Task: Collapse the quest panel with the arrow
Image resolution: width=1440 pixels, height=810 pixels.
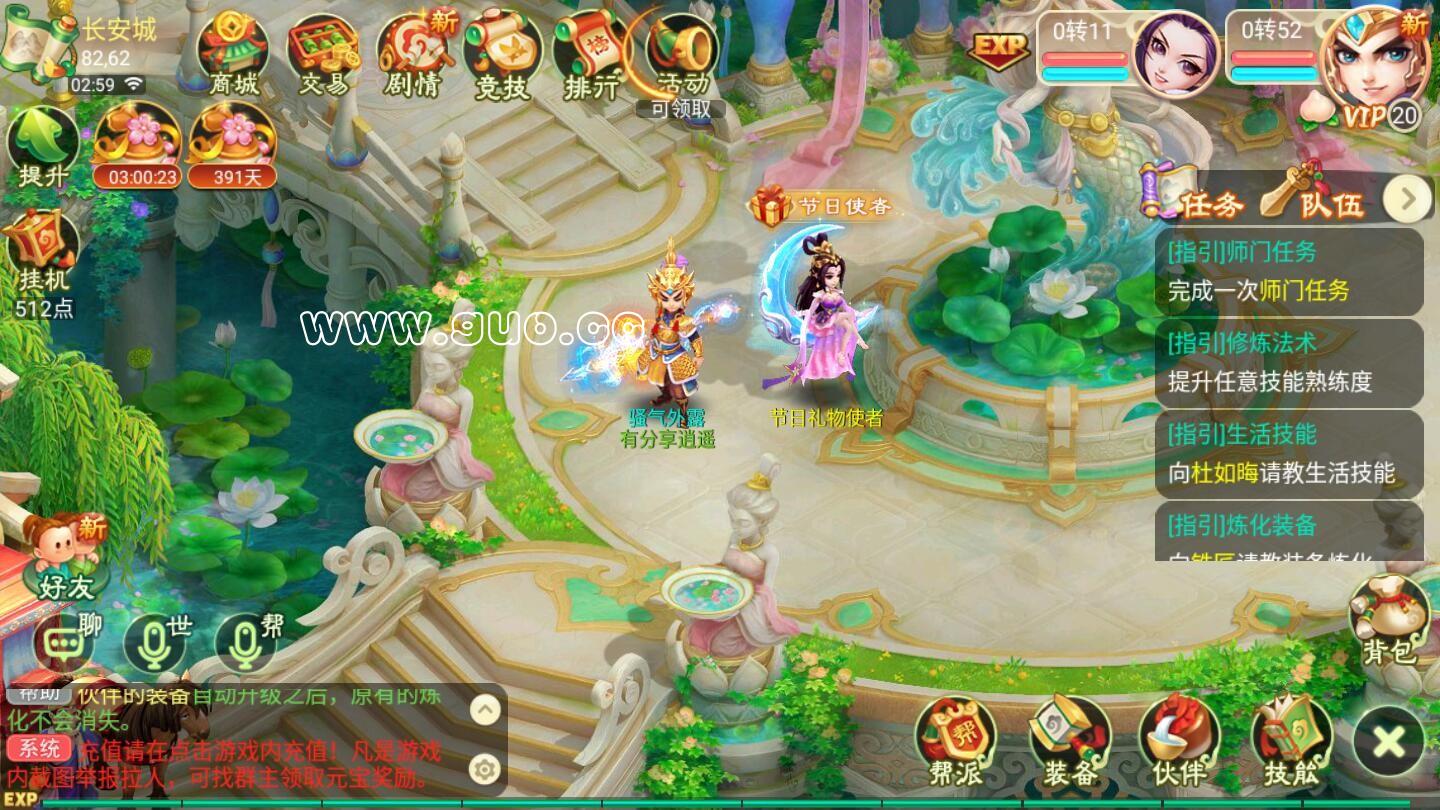Action: click(x=1408, y=199)
